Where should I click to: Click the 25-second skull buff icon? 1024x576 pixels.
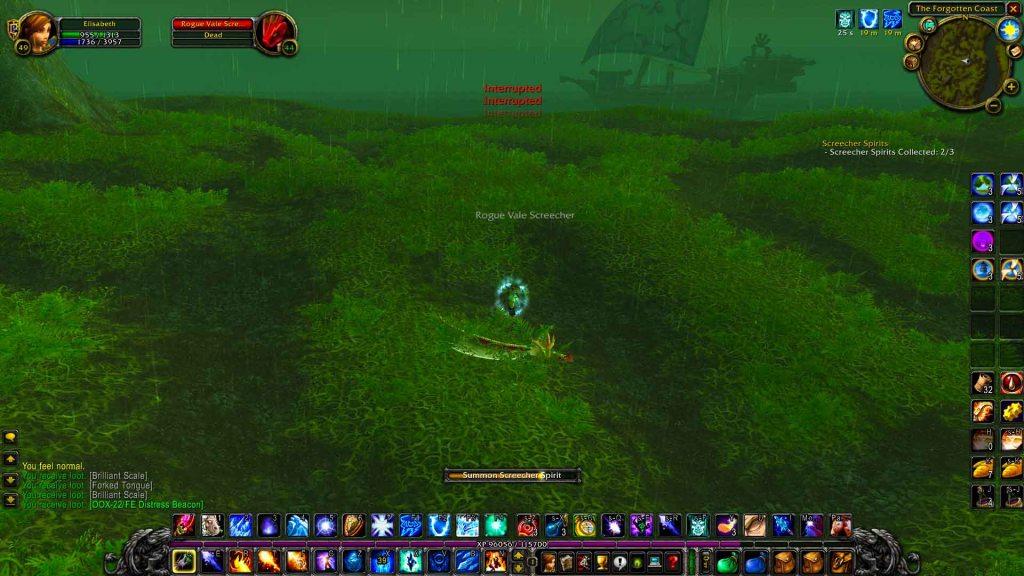845,19
